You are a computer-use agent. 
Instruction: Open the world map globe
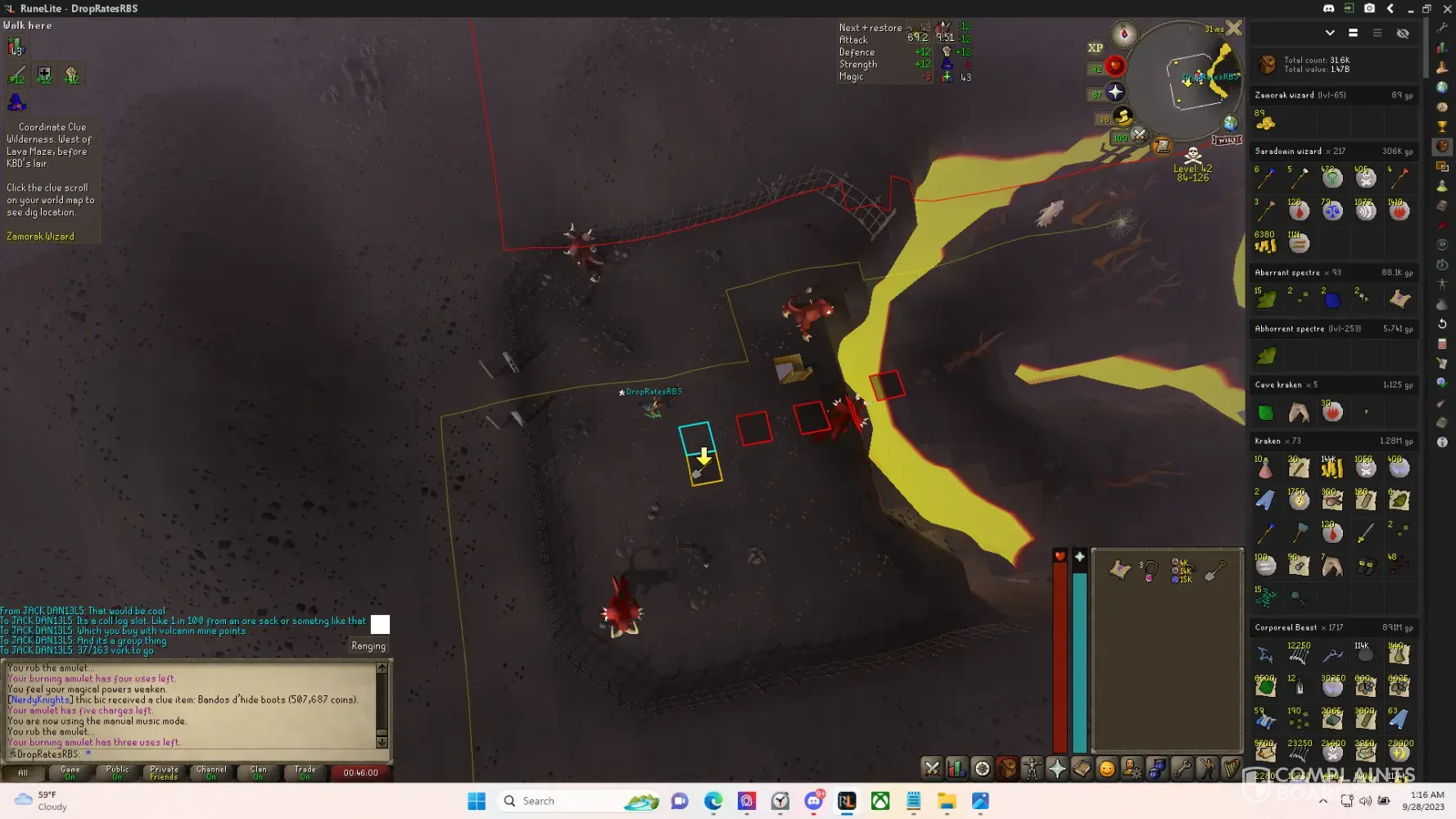point(1230,123)
